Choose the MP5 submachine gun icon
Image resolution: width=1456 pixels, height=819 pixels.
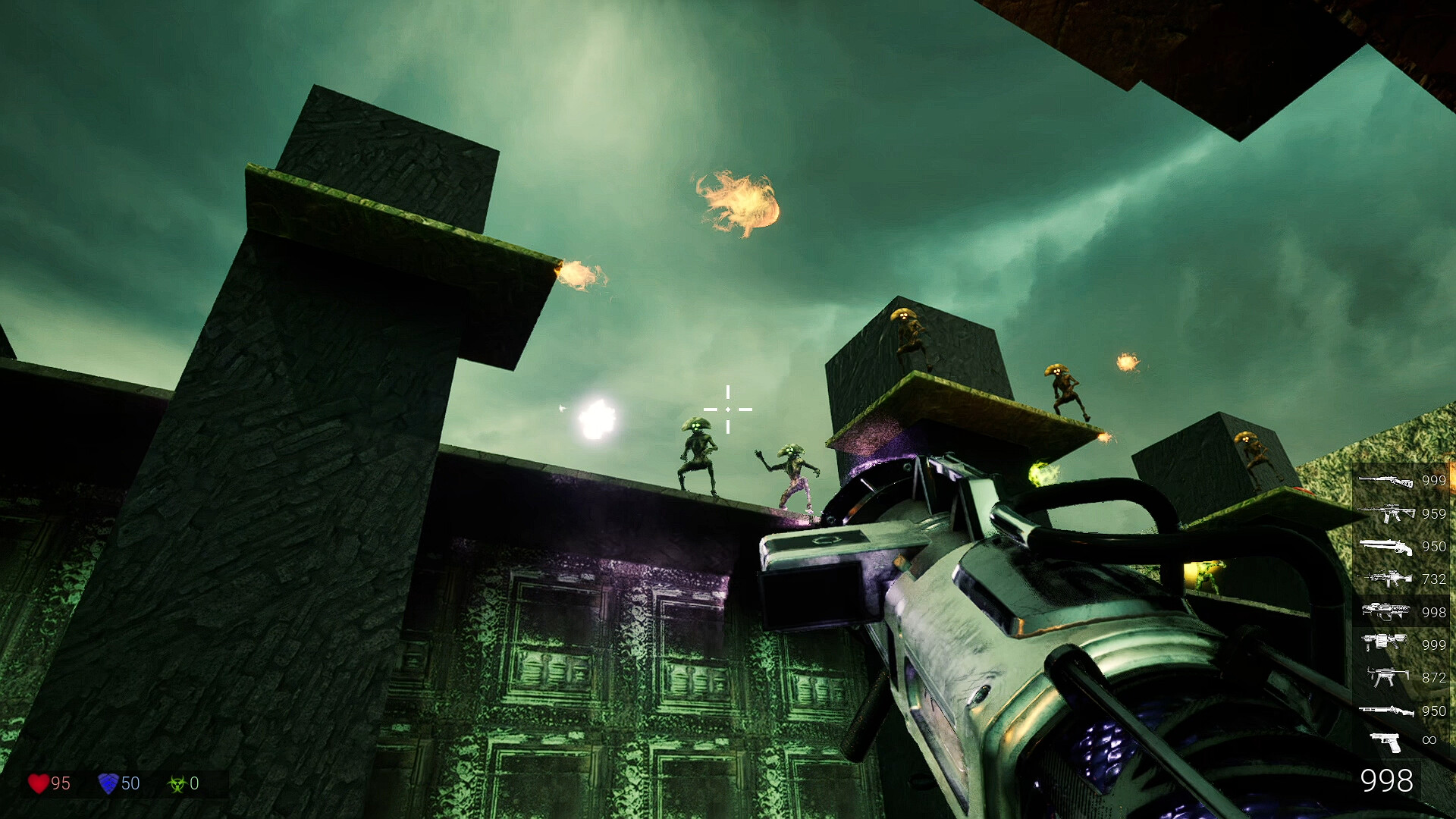coord(1388,676)
